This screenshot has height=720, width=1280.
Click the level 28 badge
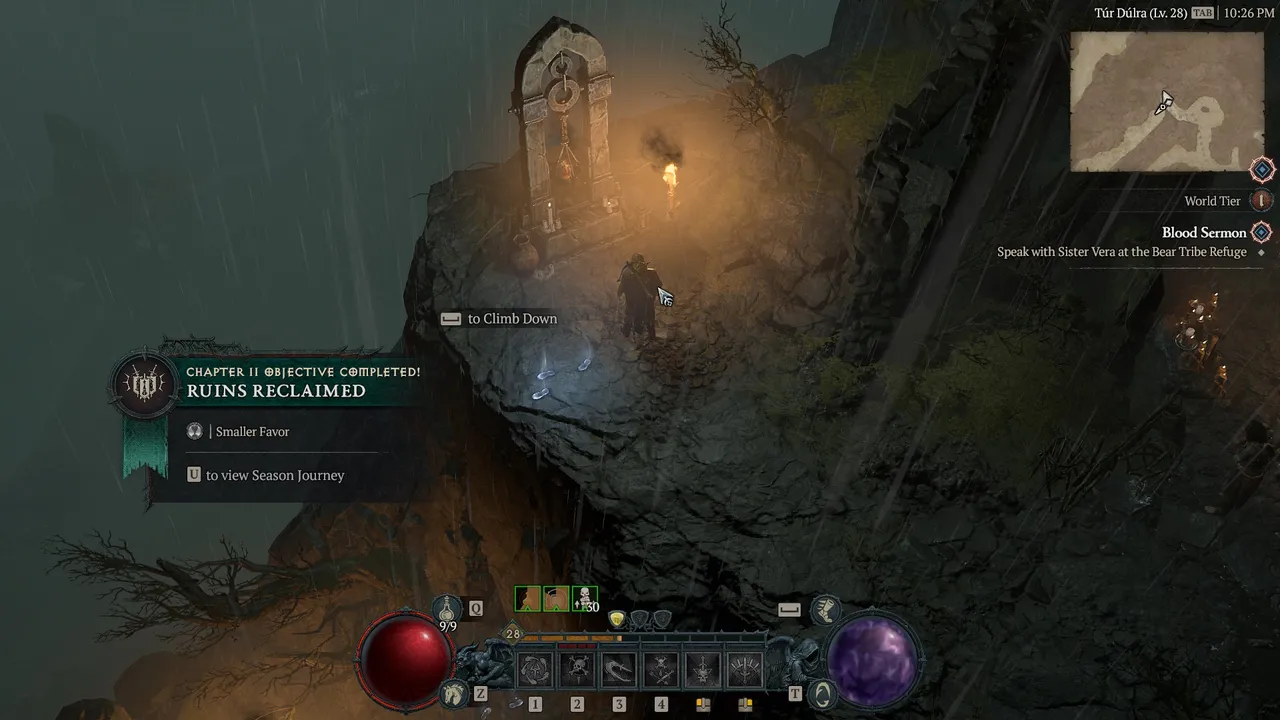click(513, 633)
